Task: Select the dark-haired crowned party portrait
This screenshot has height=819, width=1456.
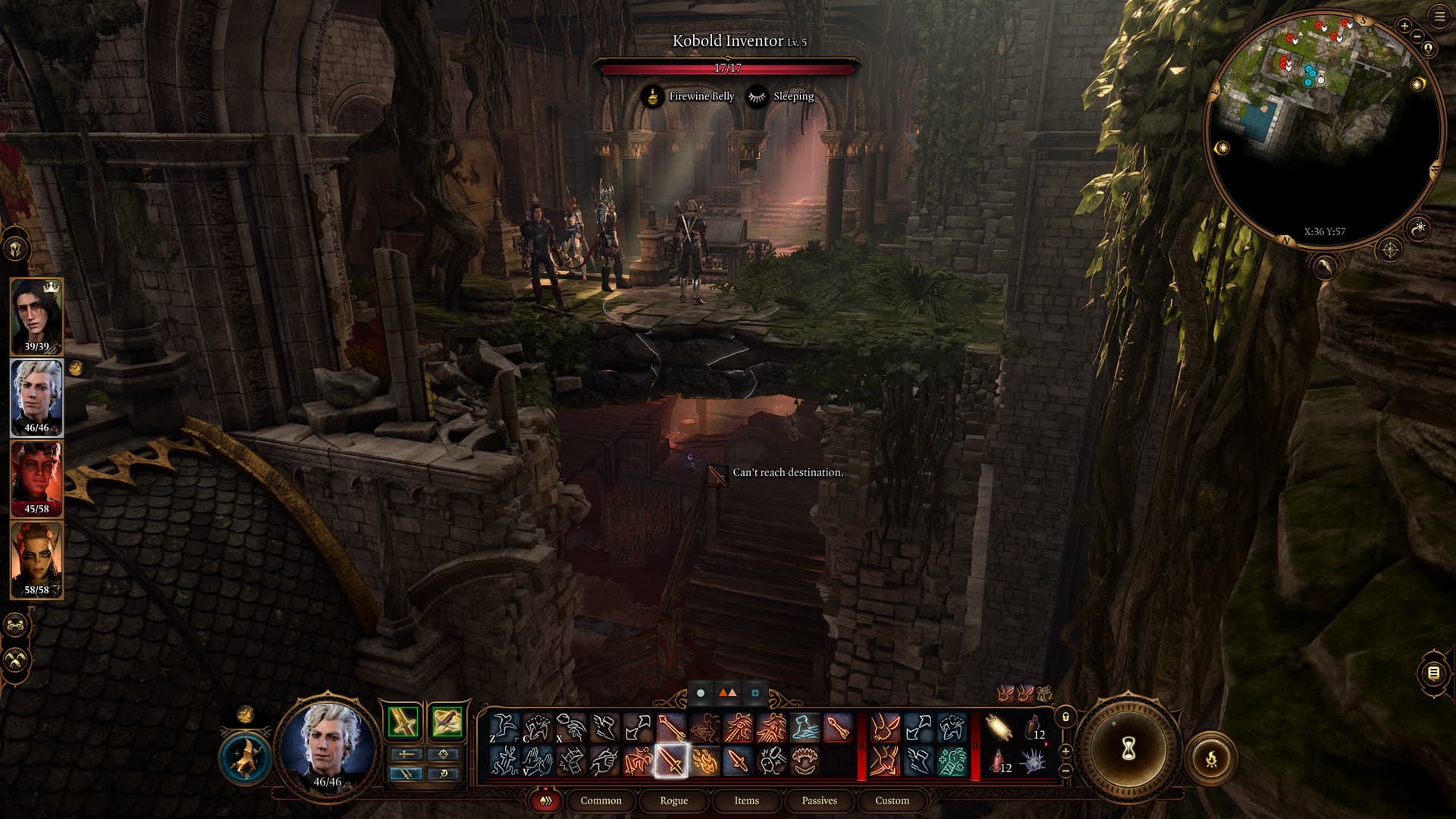Action: 36,315
